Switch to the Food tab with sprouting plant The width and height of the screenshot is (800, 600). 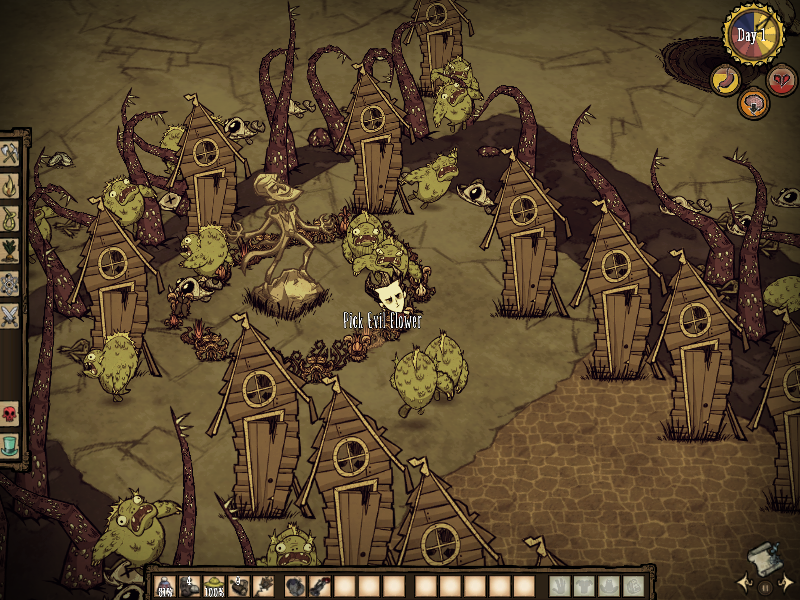(11, 250)
